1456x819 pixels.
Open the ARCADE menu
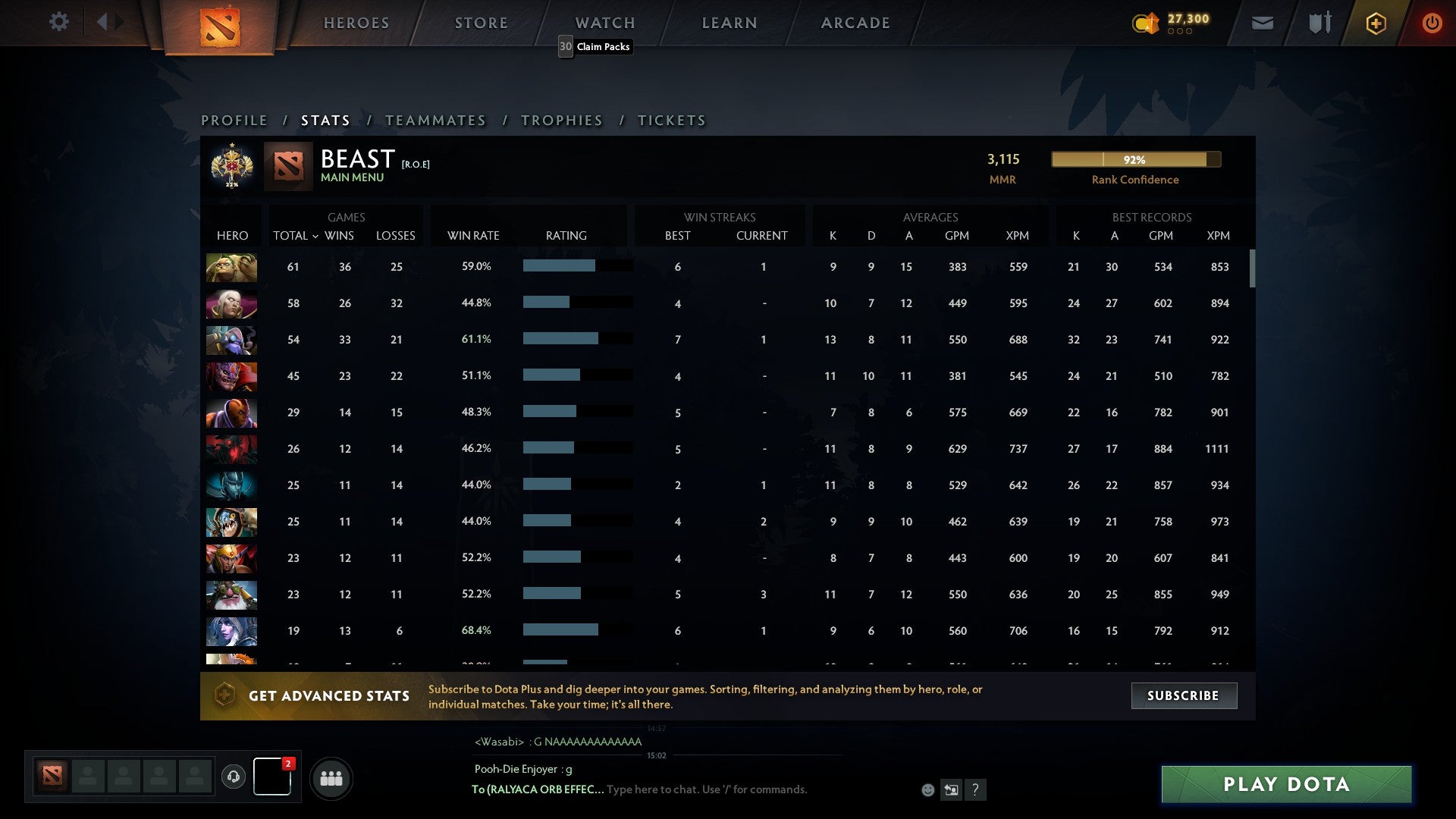coord(855,23)
